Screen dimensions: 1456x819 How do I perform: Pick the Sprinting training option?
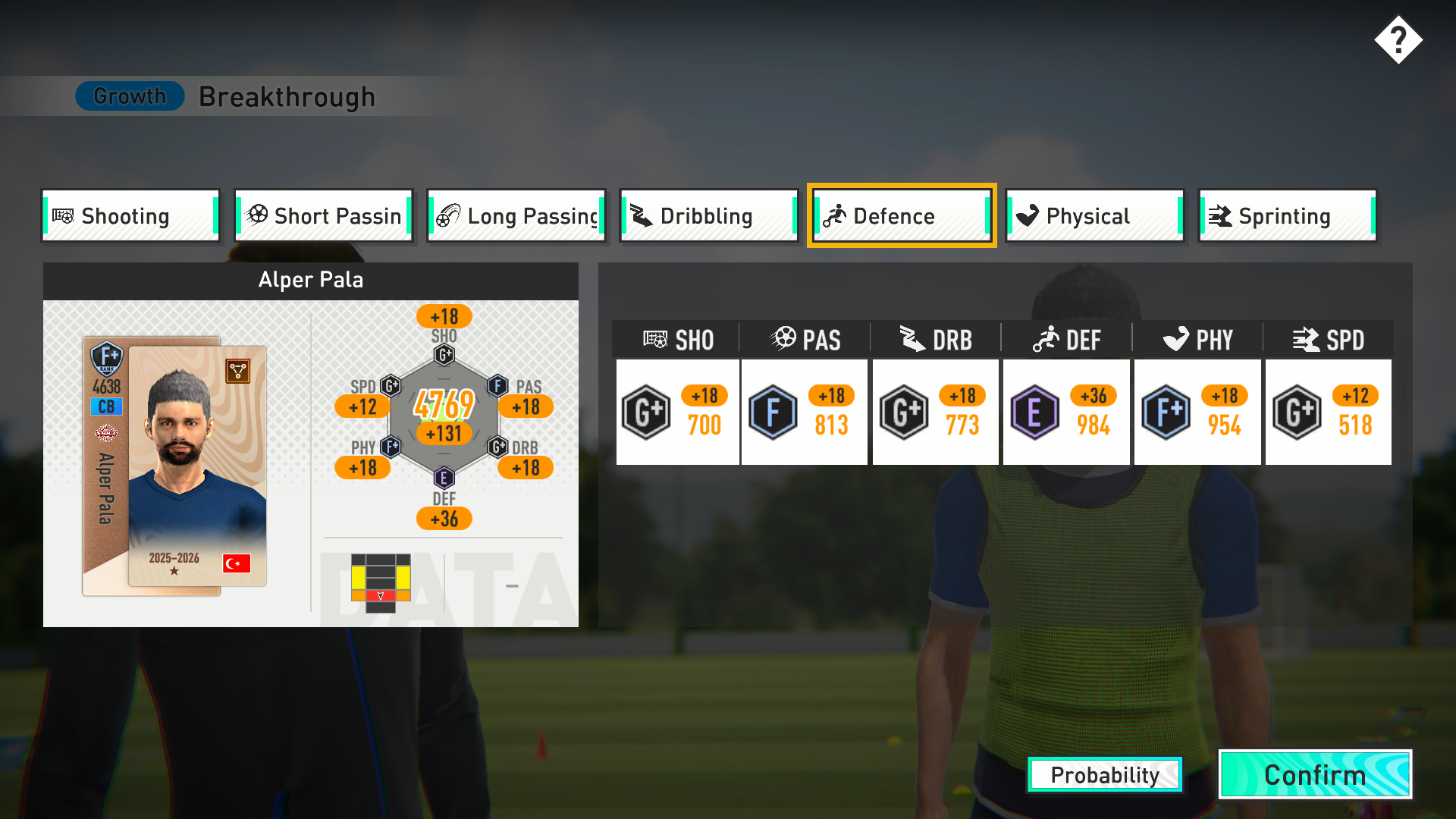(1287, 216)
